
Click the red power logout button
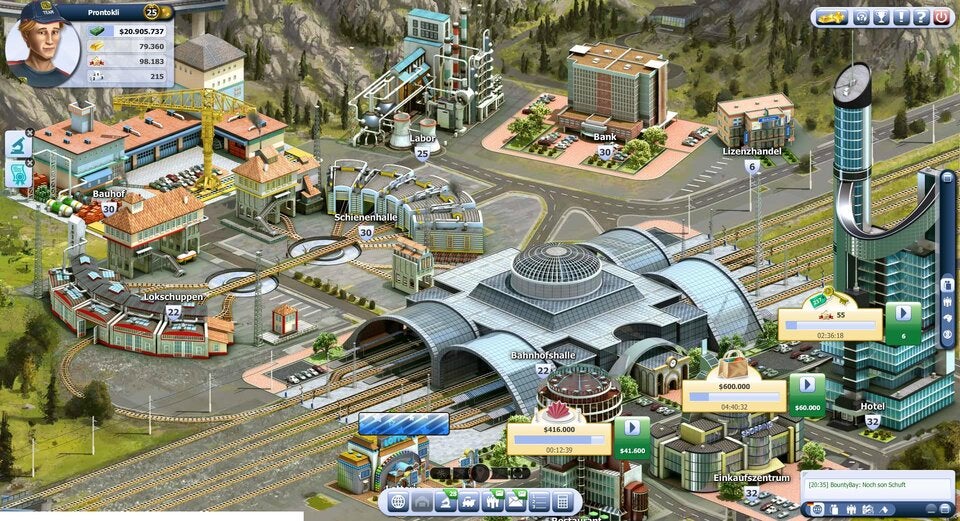941,17
